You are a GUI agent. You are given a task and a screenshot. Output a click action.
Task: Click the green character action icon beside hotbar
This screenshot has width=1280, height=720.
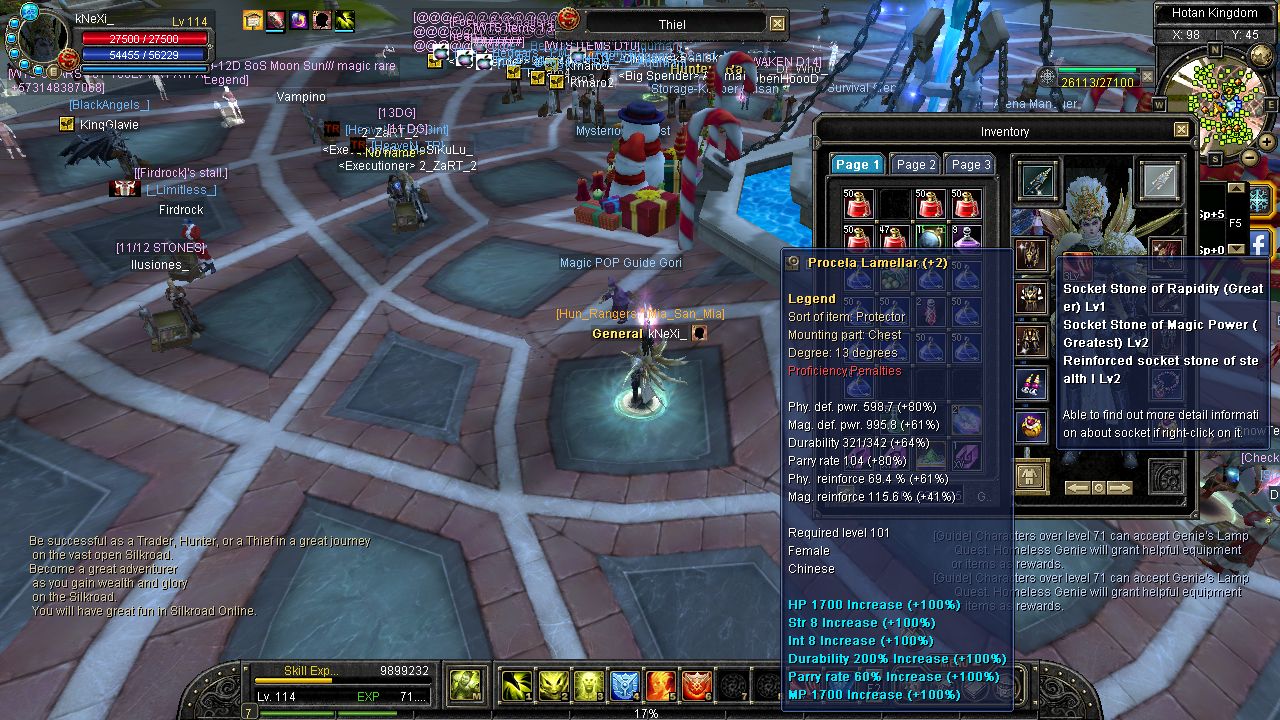tap(466, 685)
